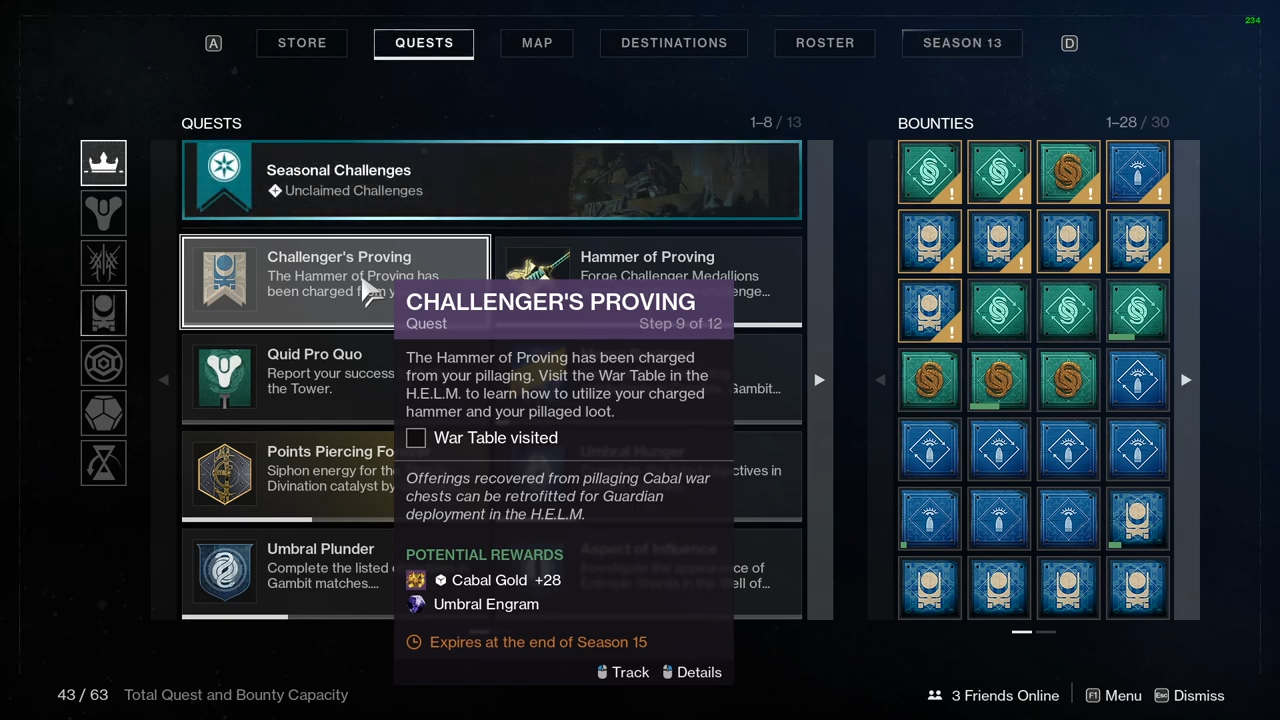Select the crown quest category icon

coord(104,163)
